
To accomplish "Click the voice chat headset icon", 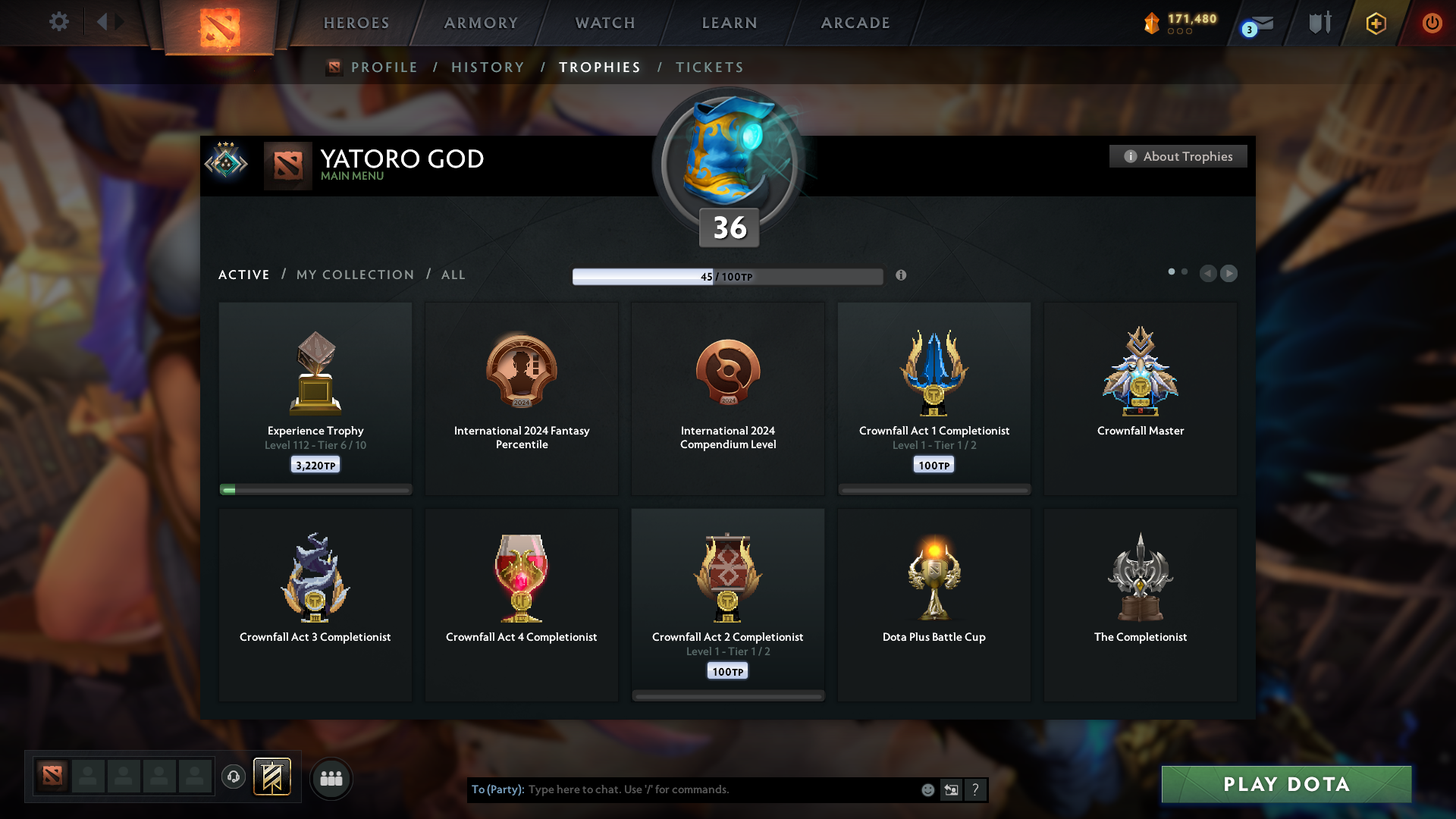I will coord(234,778).
